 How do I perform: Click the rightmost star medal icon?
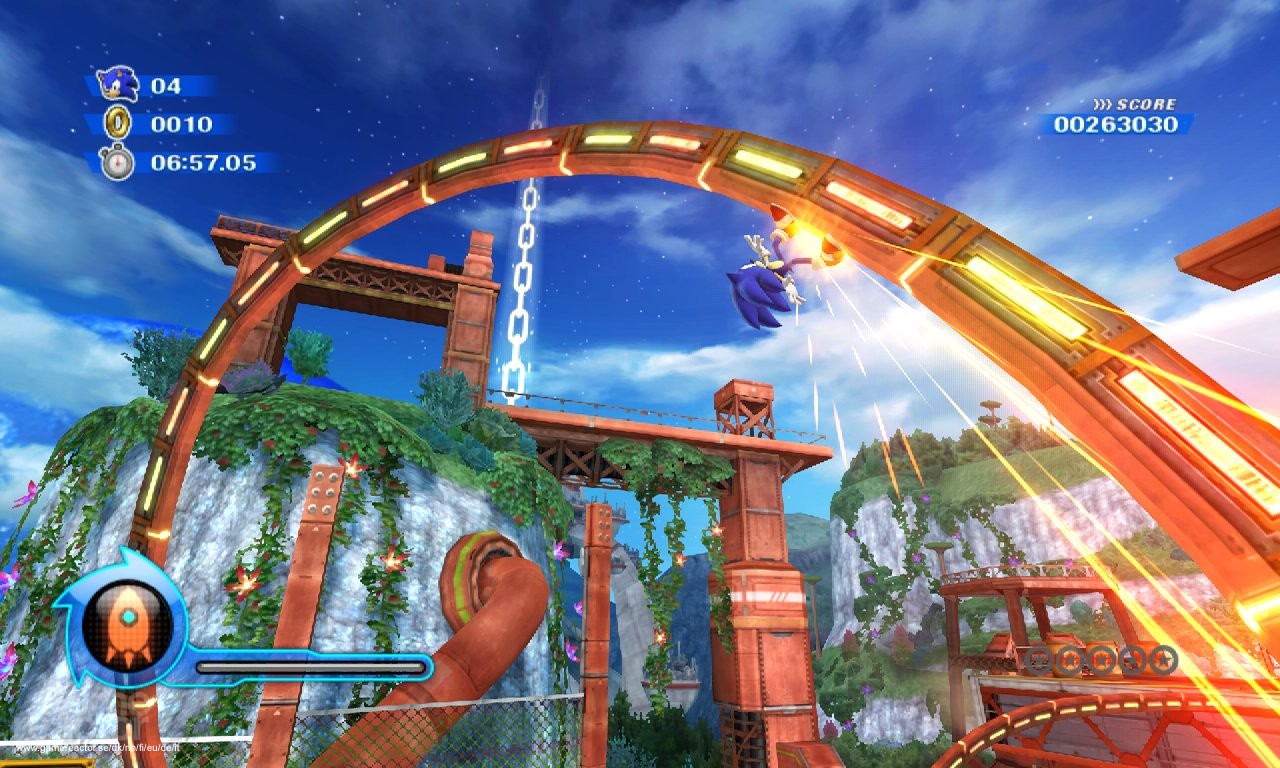tap(1164, 658)
